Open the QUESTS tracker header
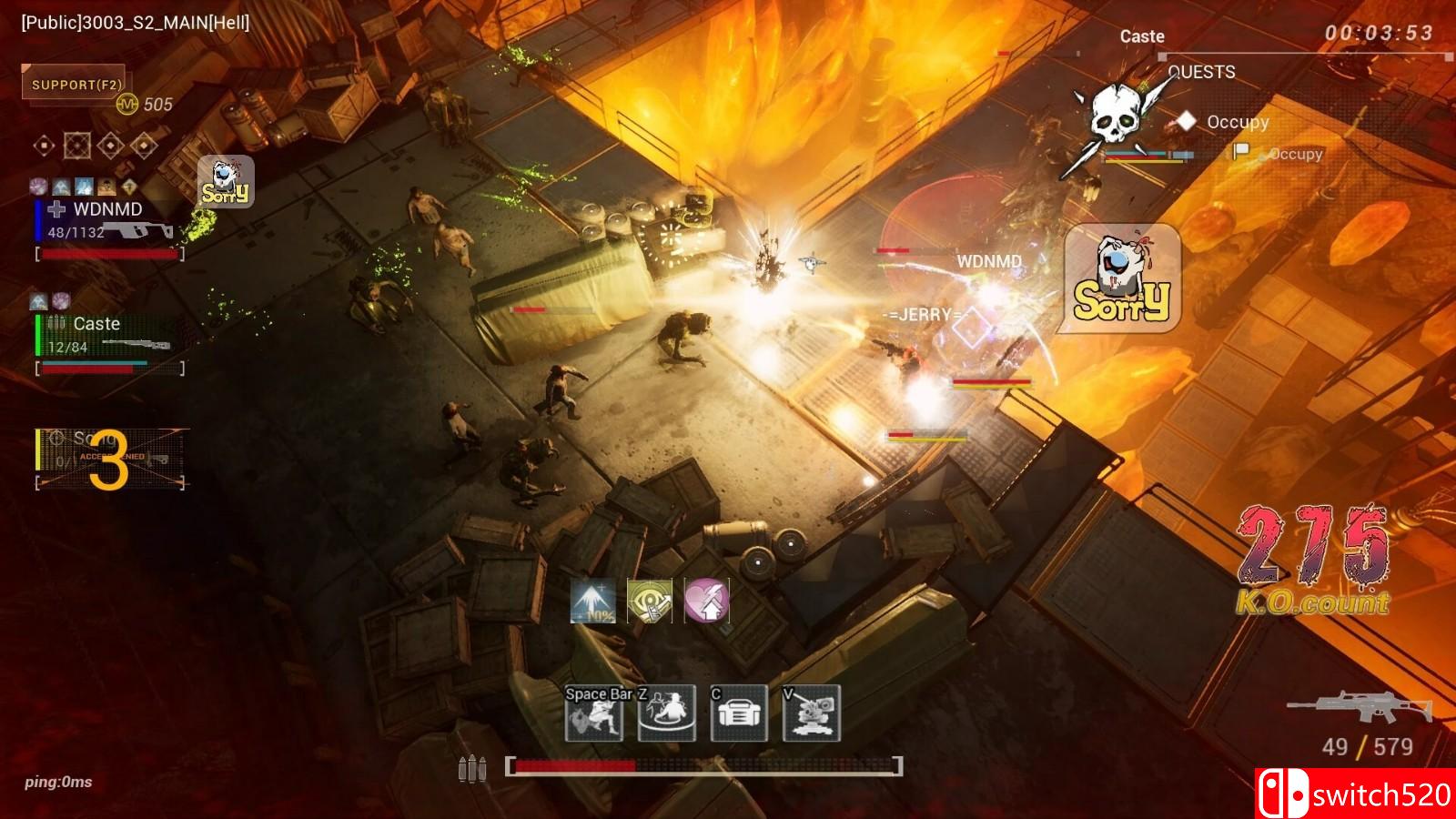The image size is (1456, 819). coord(1201,72)
